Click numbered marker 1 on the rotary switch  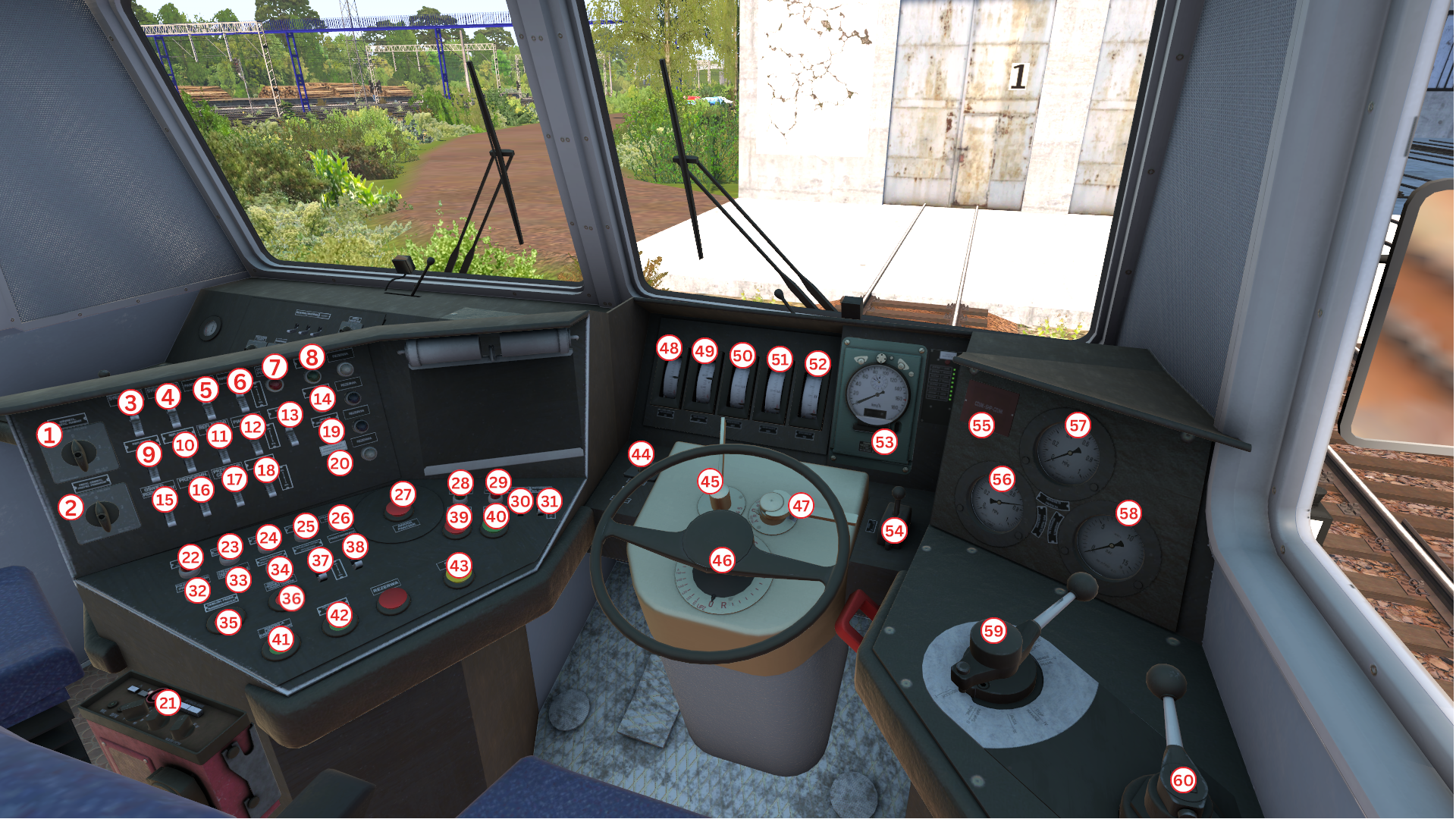tap(49, 435)
